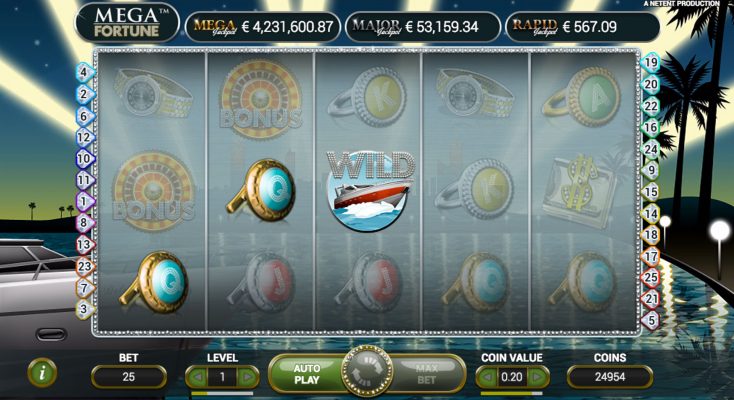Select payline marker number 14
This screenshot has width=734, height=400.
[652, 213]
